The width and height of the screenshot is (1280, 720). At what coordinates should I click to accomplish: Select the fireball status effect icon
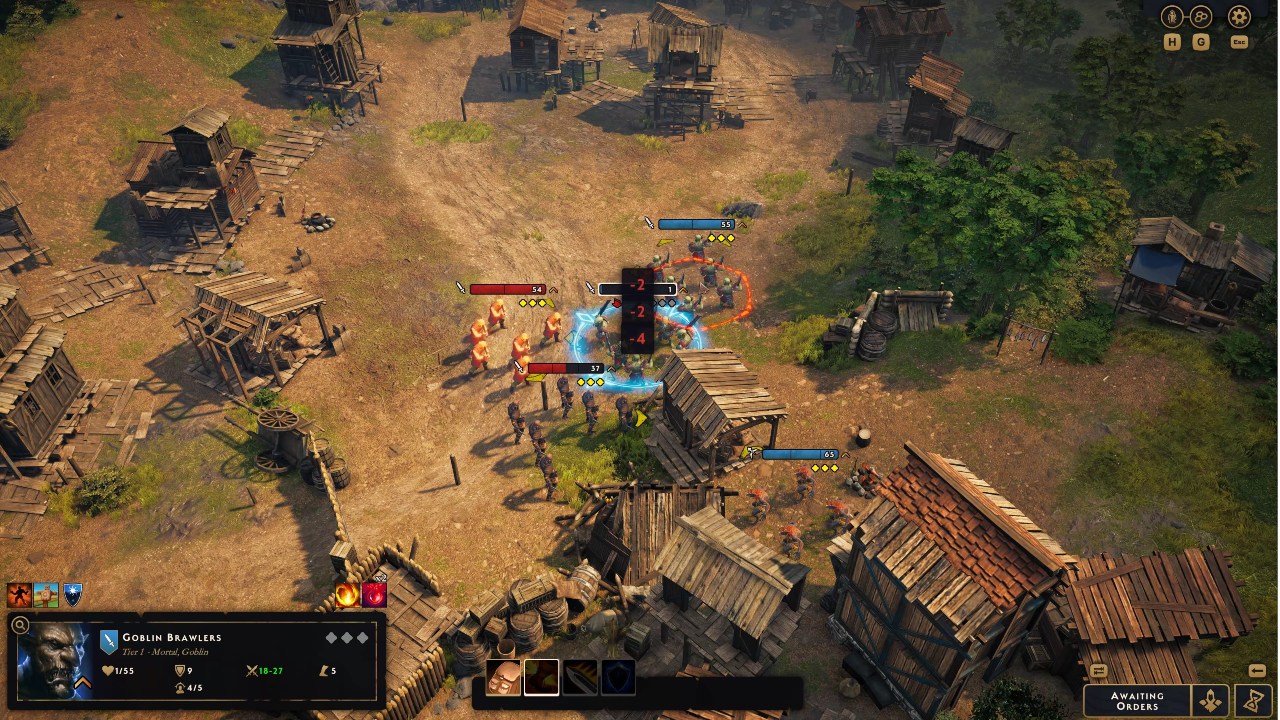(347, 595)
